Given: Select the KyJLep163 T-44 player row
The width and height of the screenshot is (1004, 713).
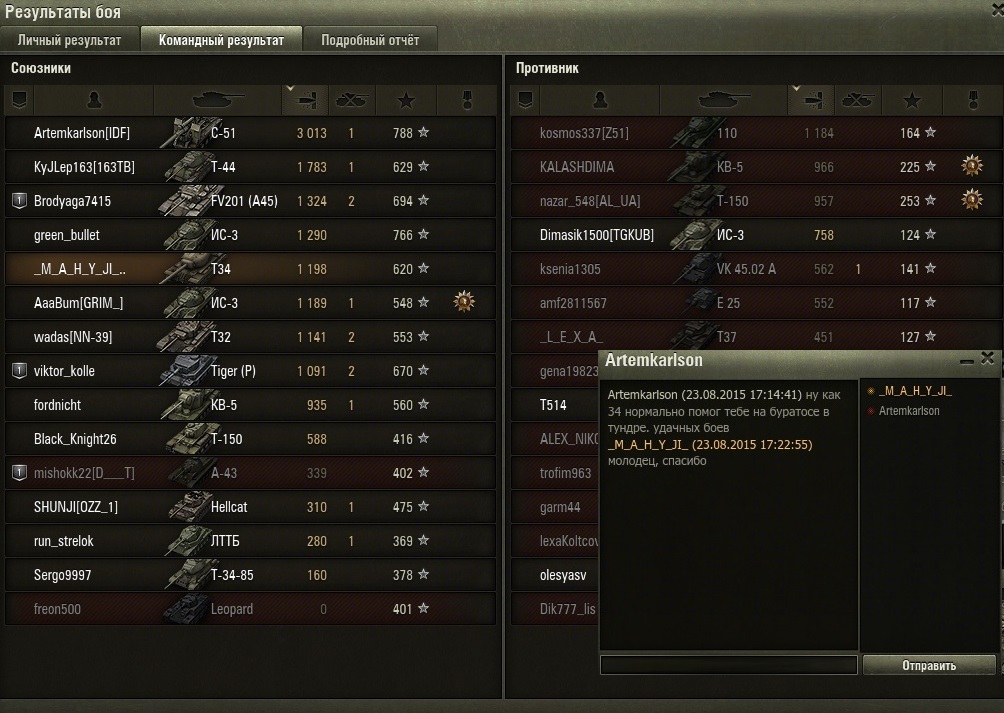Looking at the screenshot, I should [x=250, y=167].
